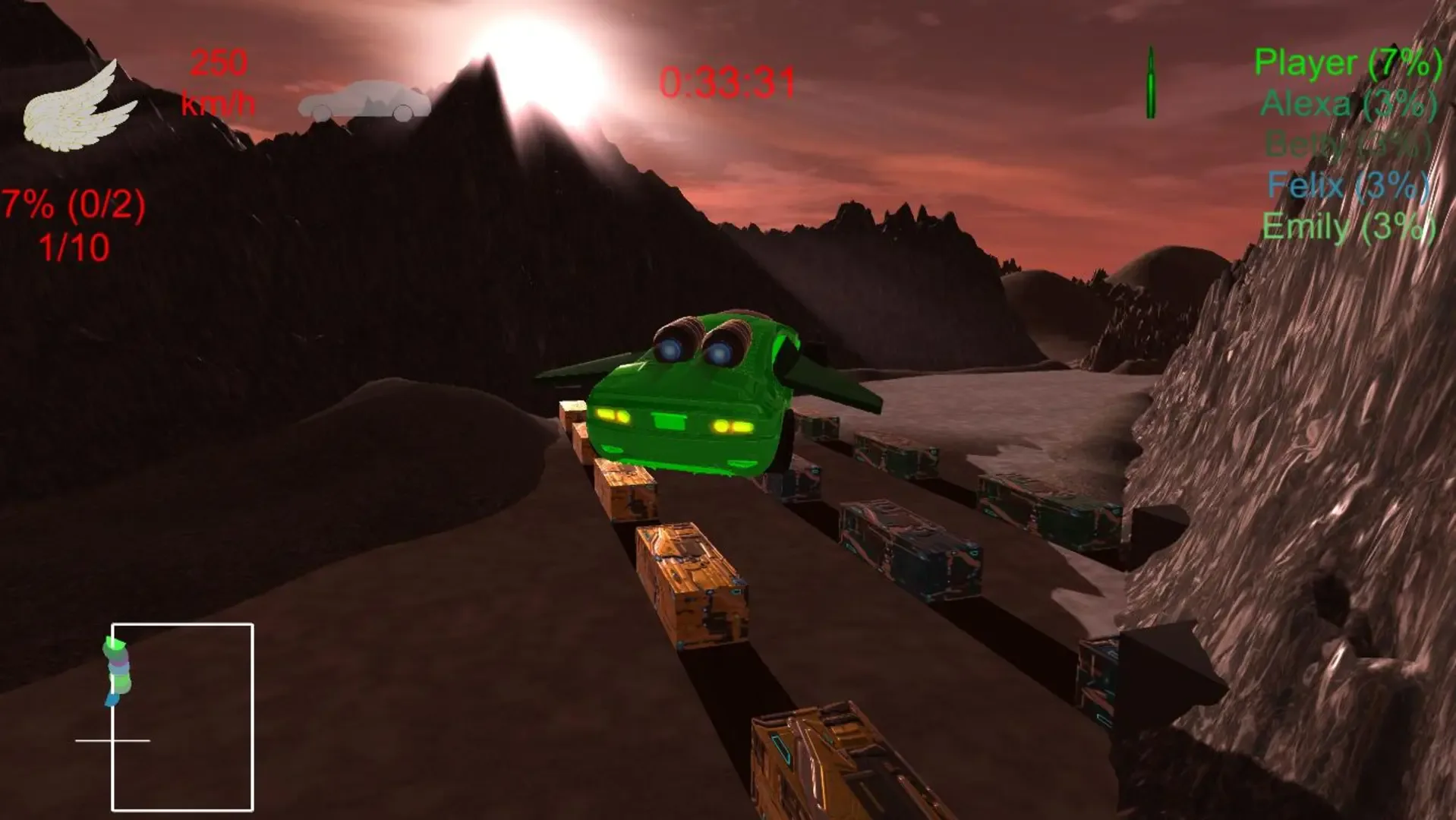Select the car silhouette indicator
The height and width of the screenshot is (820, 1456).
coord(364,99)
